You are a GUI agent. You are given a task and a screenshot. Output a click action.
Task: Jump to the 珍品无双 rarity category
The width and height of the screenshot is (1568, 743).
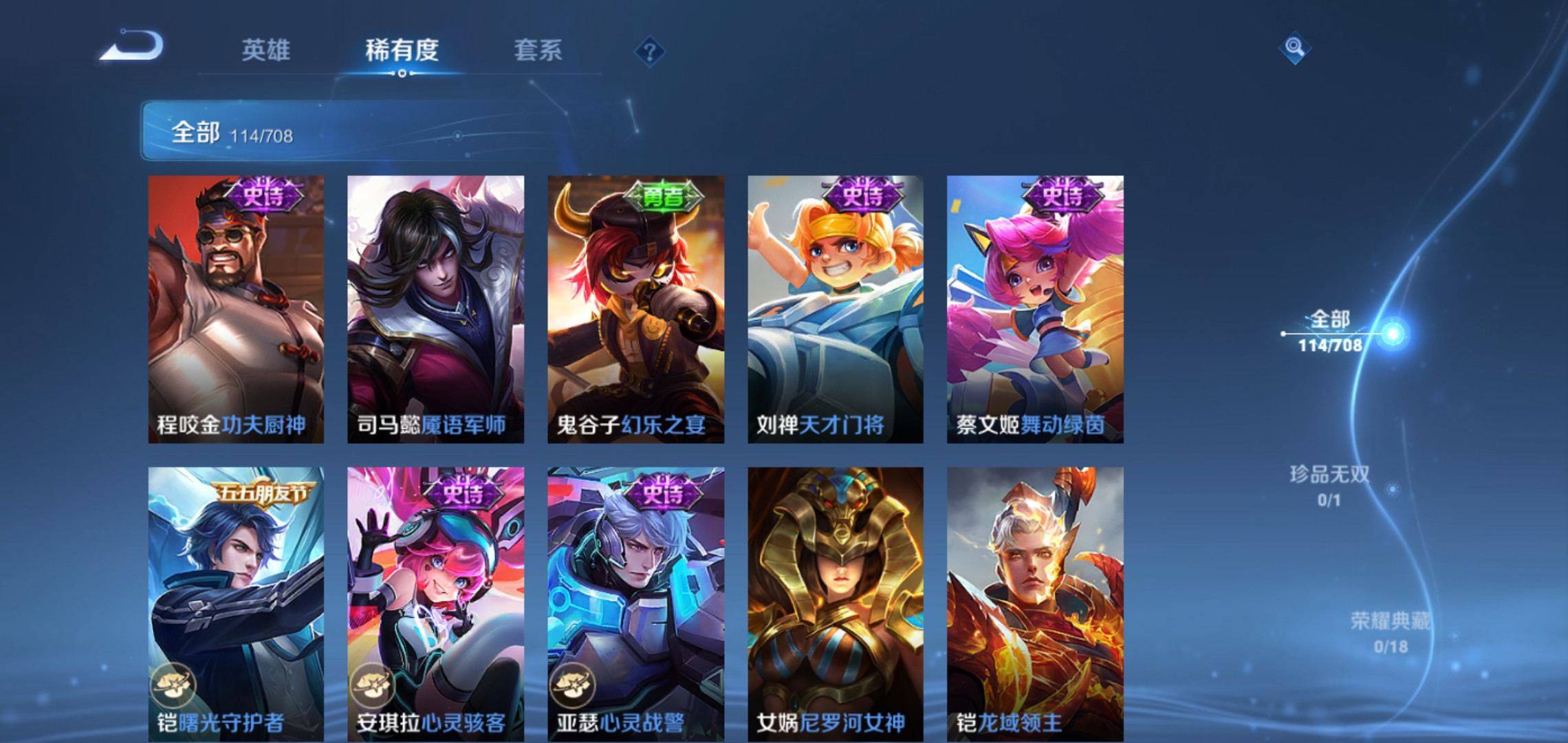(1329, 485)
